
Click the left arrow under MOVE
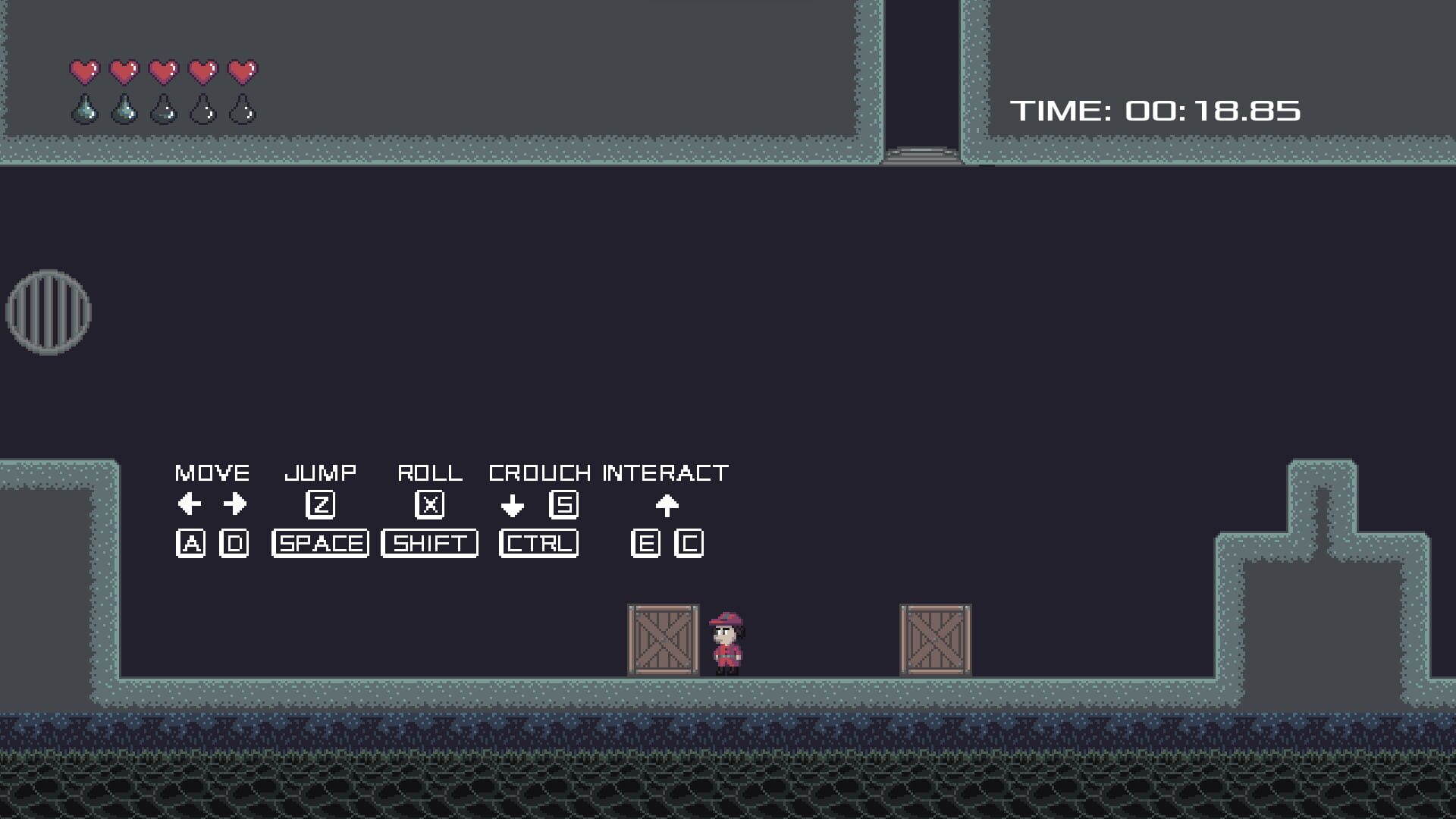pyautogui.click(x=190, y=503)
